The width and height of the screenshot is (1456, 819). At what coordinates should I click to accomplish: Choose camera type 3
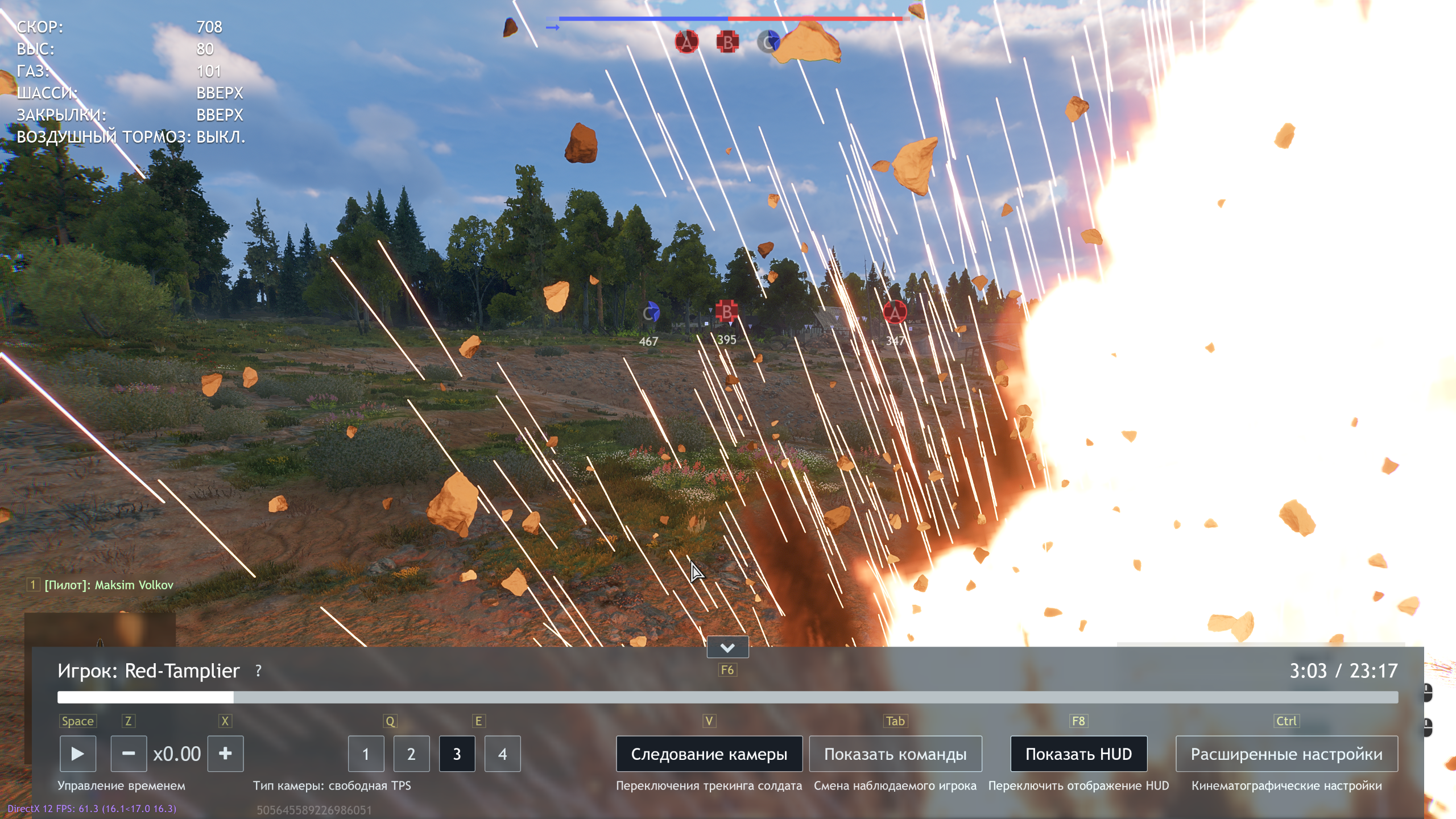457,754
